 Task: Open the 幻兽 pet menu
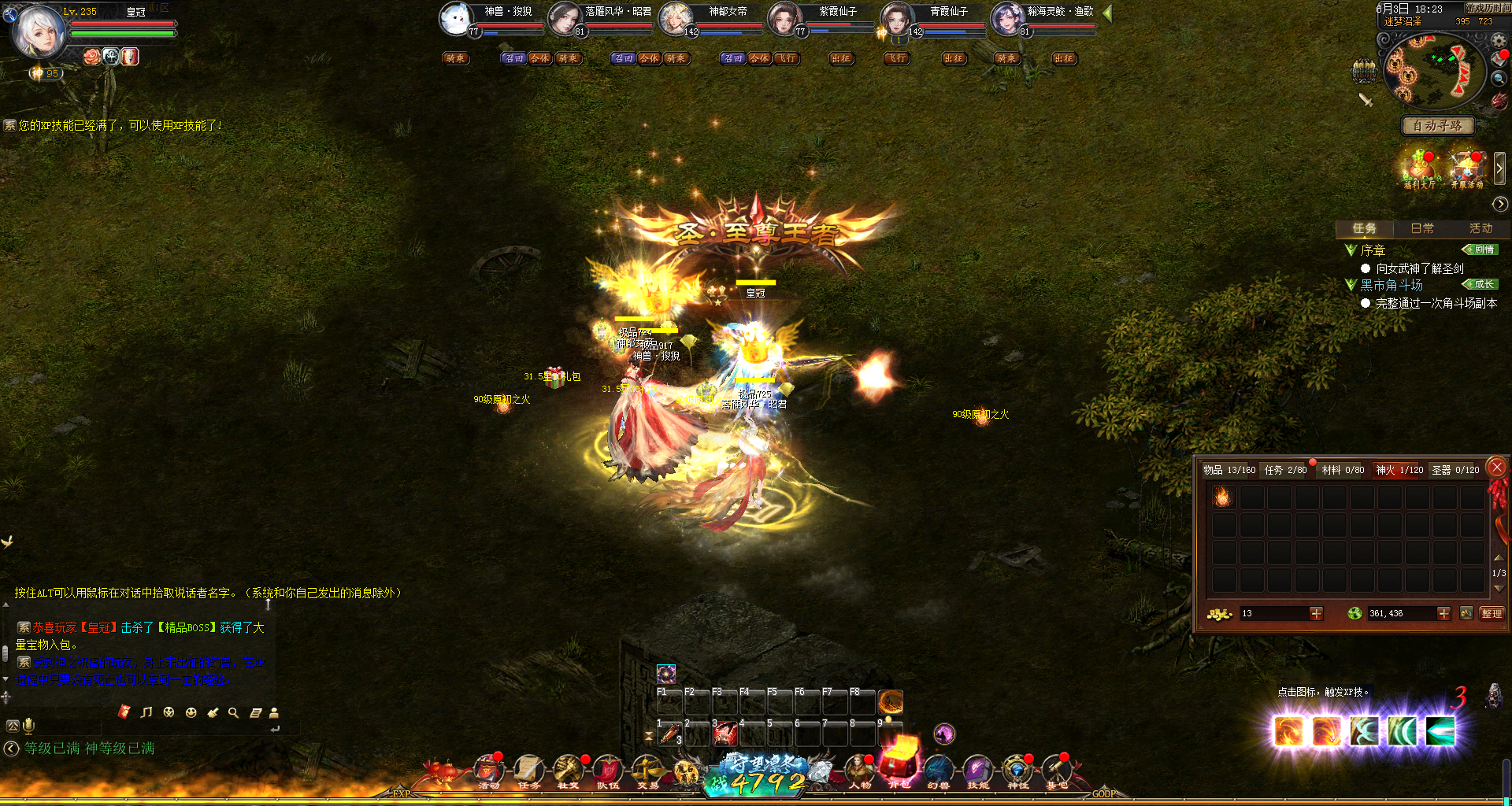[938, 771]
